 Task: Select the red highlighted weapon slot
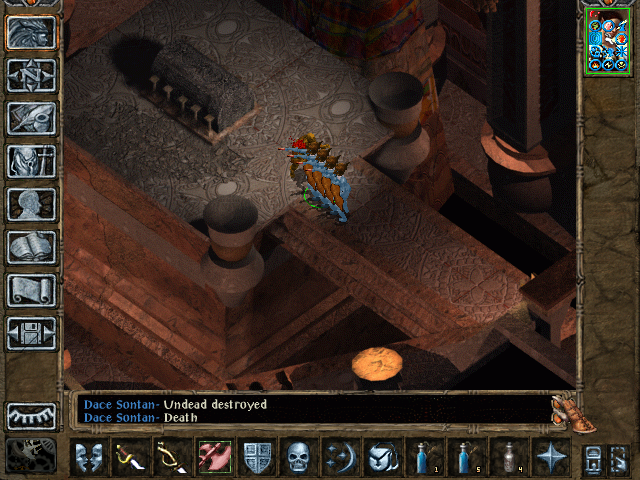[215, 457]
